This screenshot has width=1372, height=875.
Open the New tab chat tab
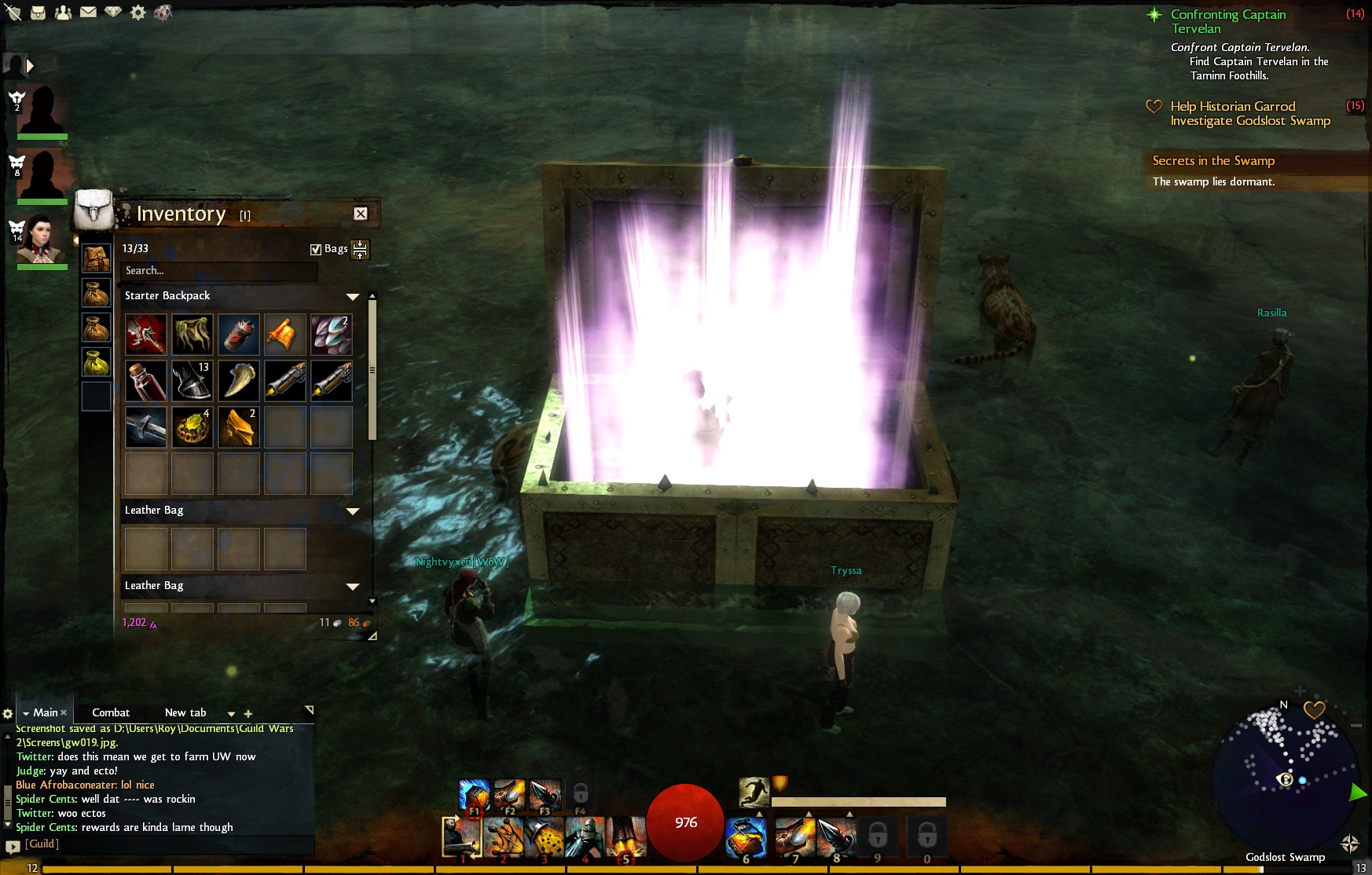(x=185, y=712)
